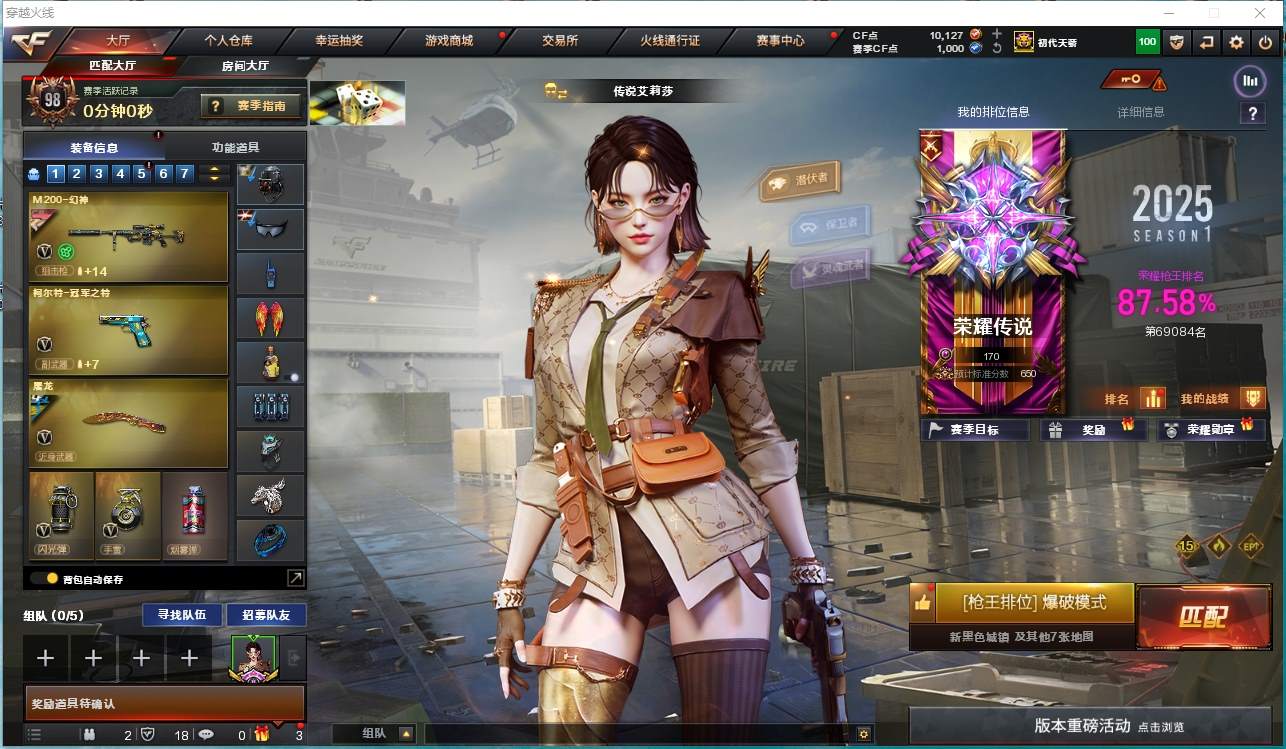Viewport: 1286px width, 749px height.
Task: Close the game window
Action: coord(1260,13)
